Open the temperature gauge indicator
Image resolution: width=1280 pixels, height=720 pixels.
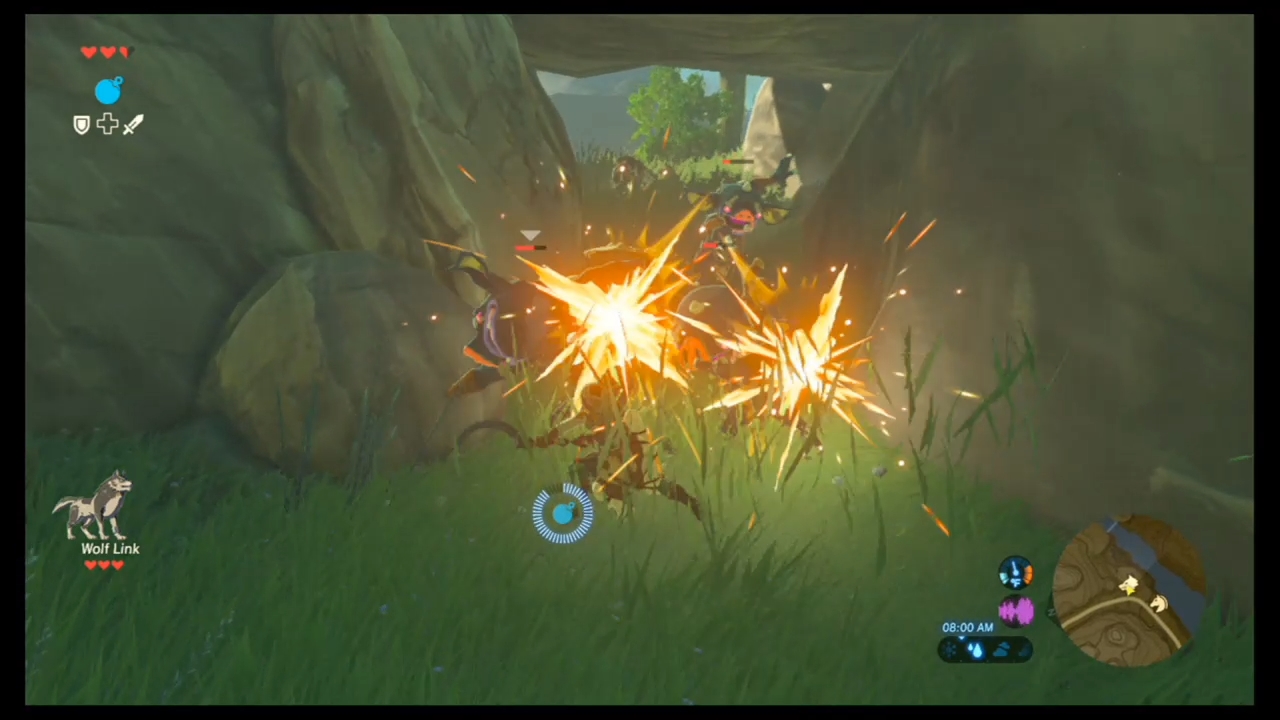pos(1016,572)
